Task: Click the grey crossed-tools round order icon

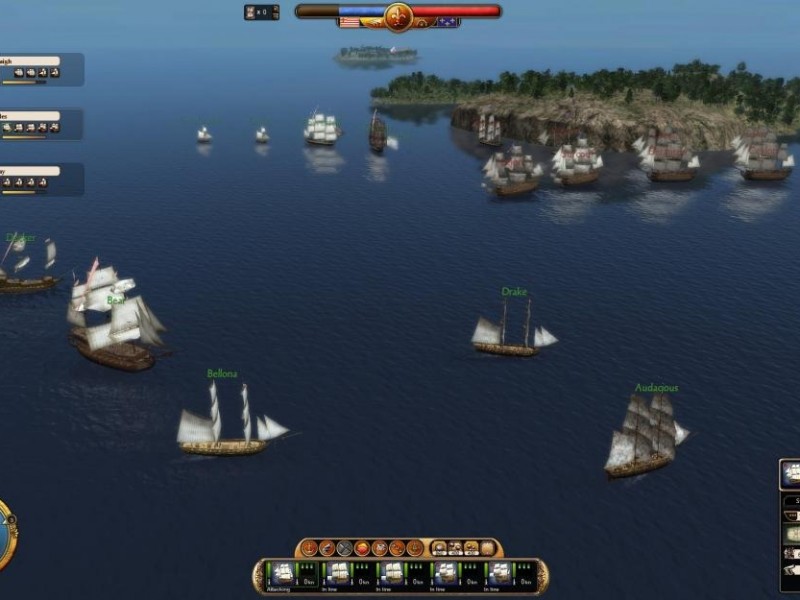Action: [344, 548]
